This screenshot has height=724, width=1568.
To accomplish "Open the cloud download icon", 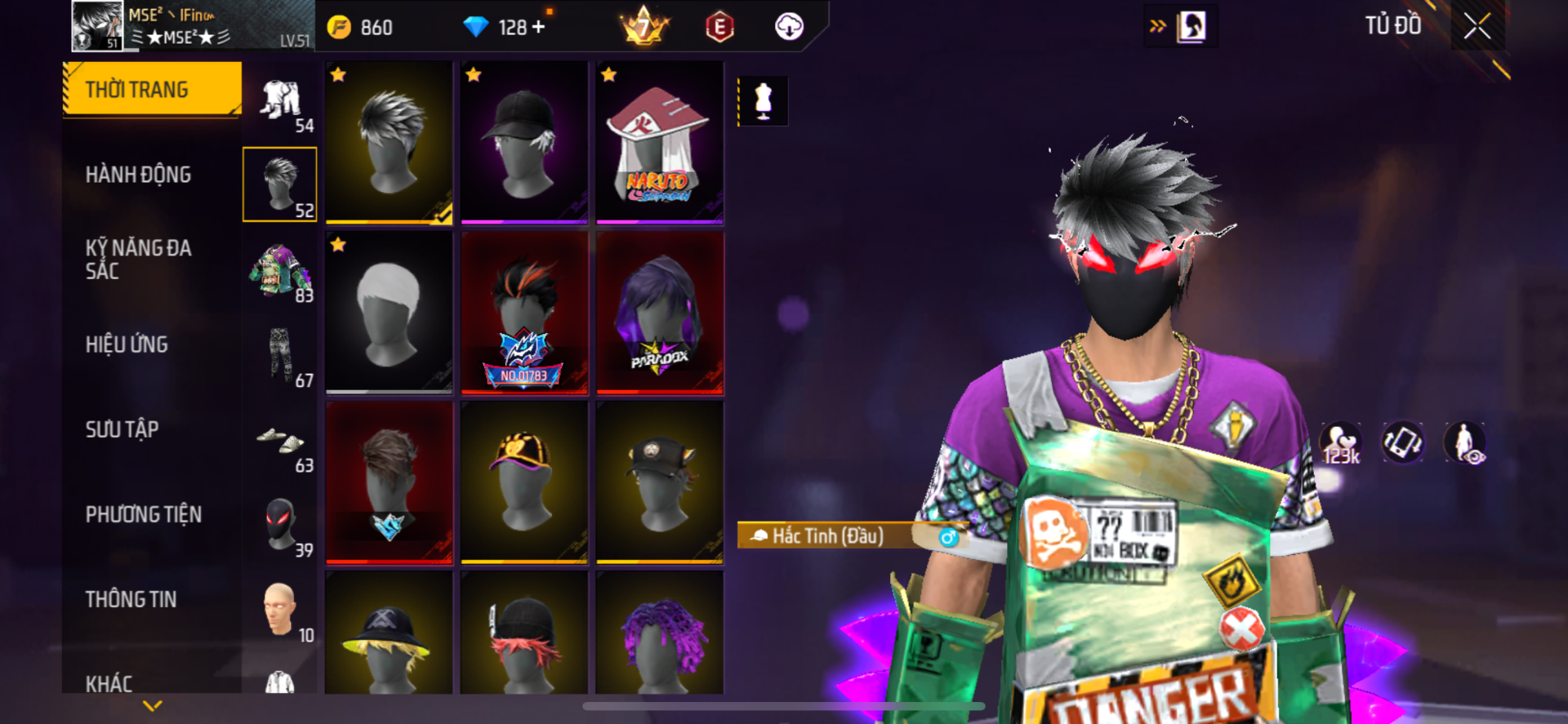I will 789,27.
